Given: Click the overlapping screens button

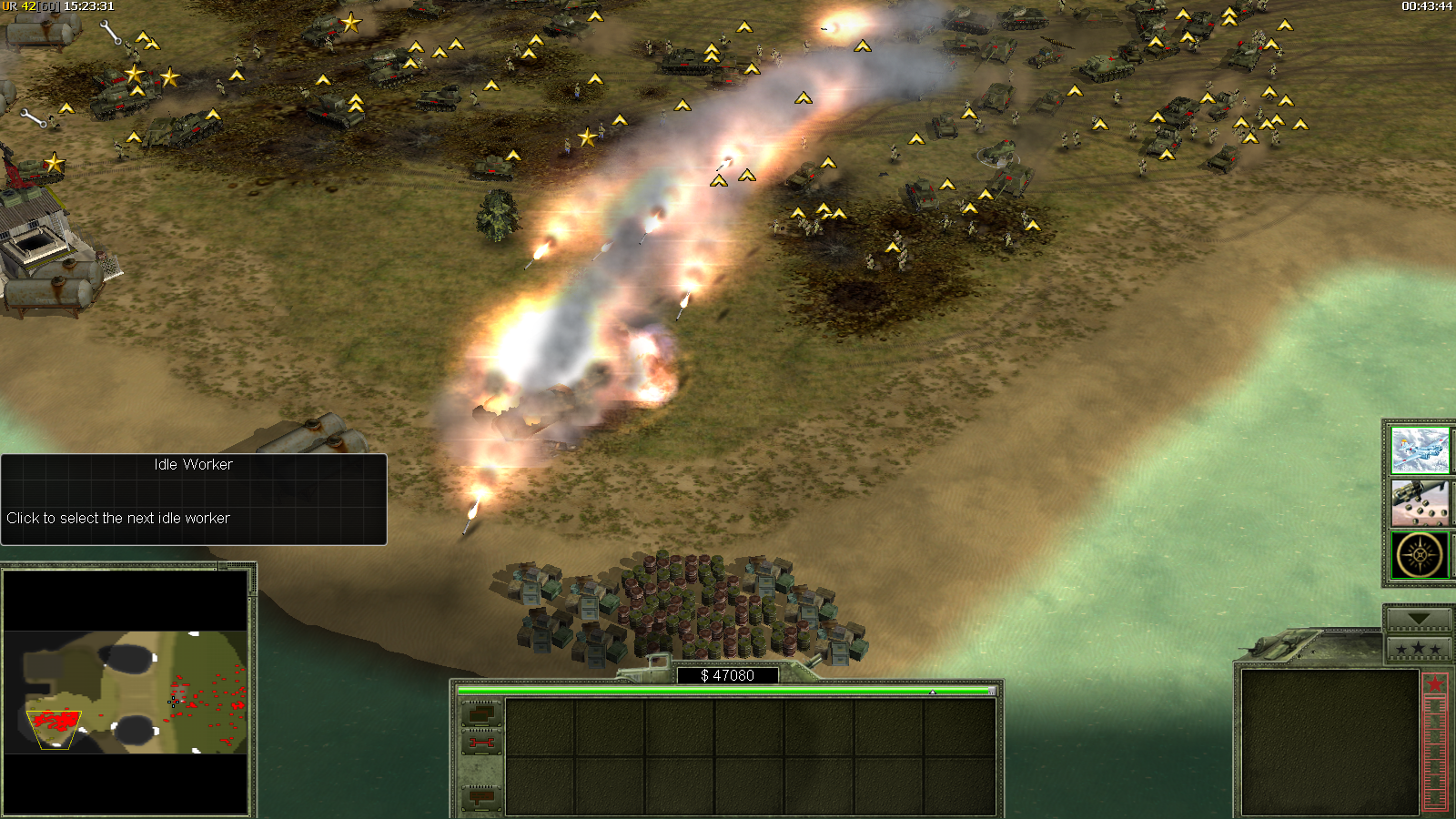Looking at the screenshot, I should [481, 713].
